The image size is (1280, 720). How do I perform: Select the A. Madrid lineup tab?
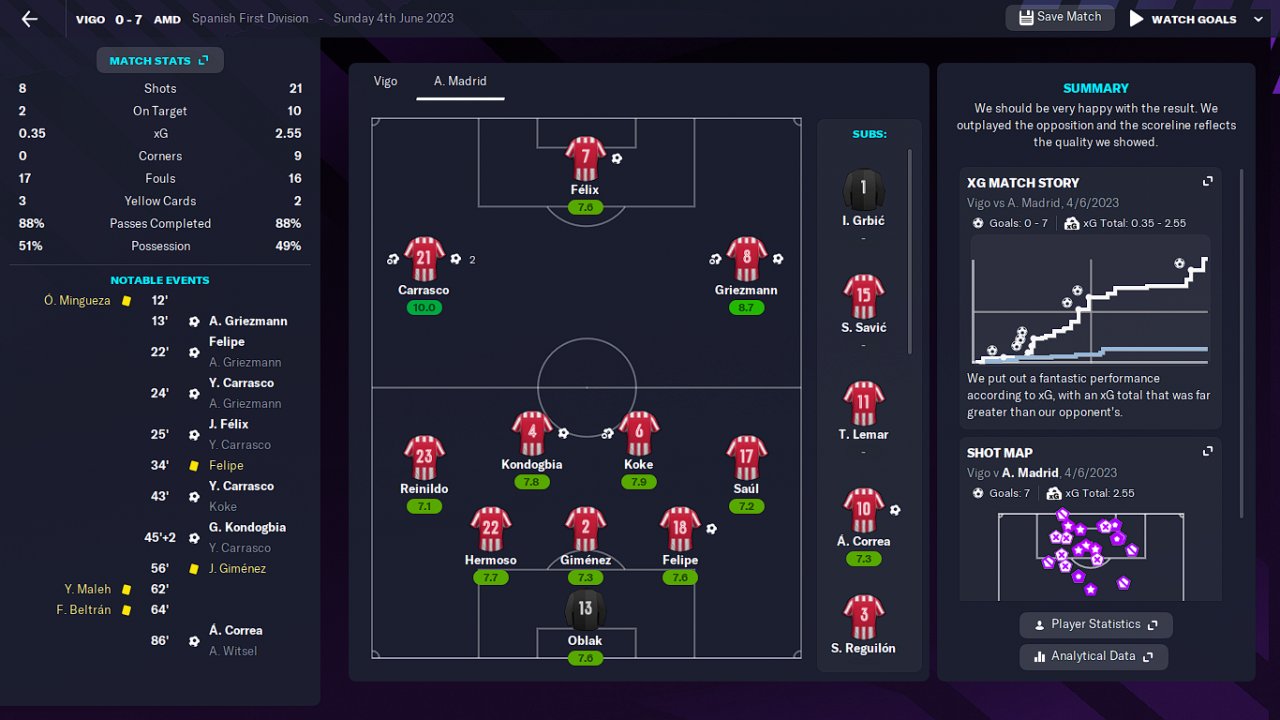(460, 81)
